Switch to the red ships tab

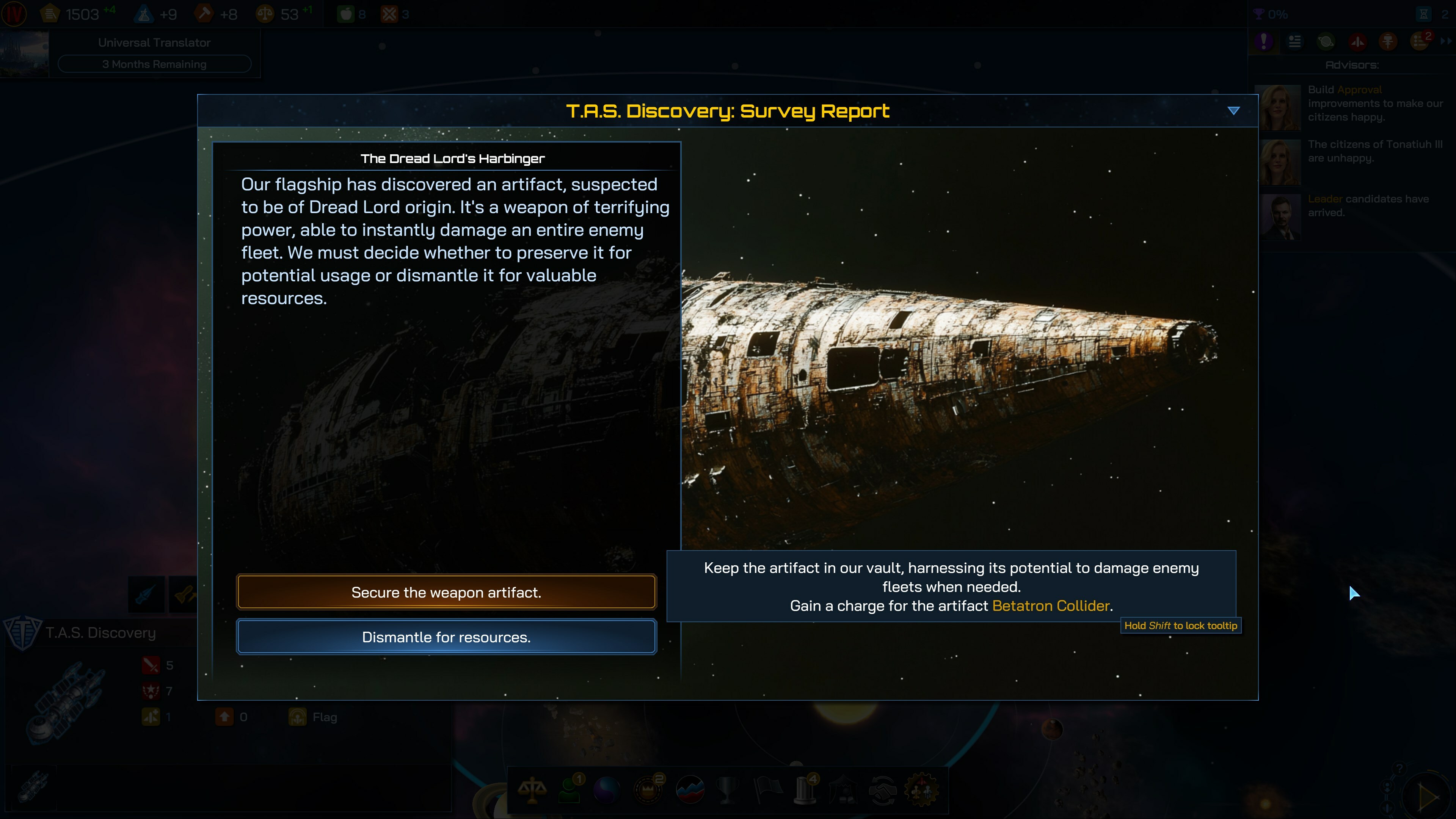(x=1357, y=41)
